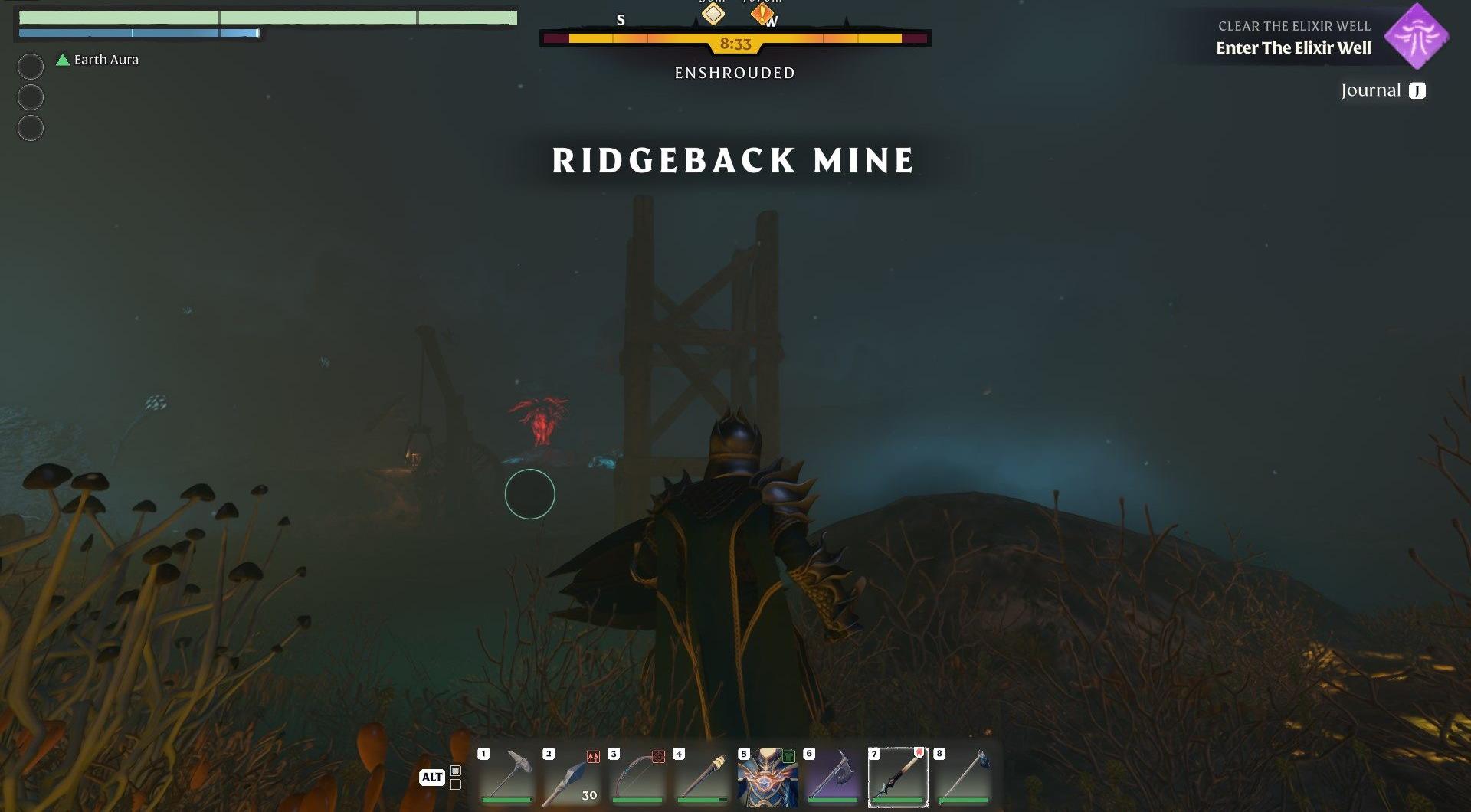
Task: Select the highlighted dark staff in slot 7
Action: [897, 776]
